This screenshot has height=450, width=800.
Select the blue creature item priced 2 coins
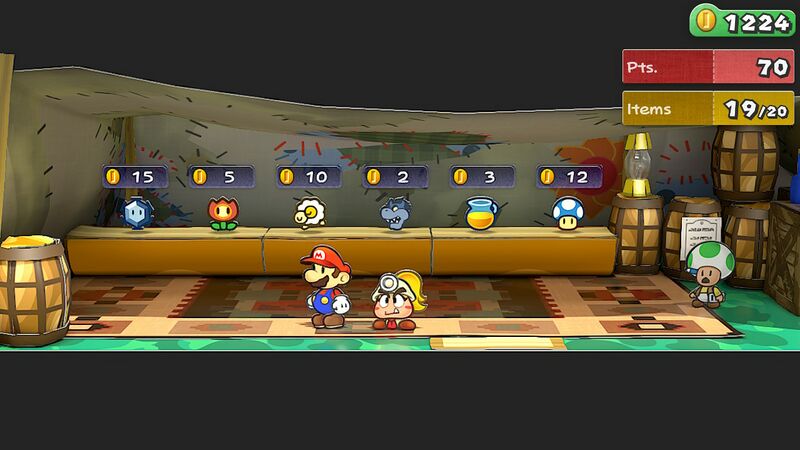(394, 212)
